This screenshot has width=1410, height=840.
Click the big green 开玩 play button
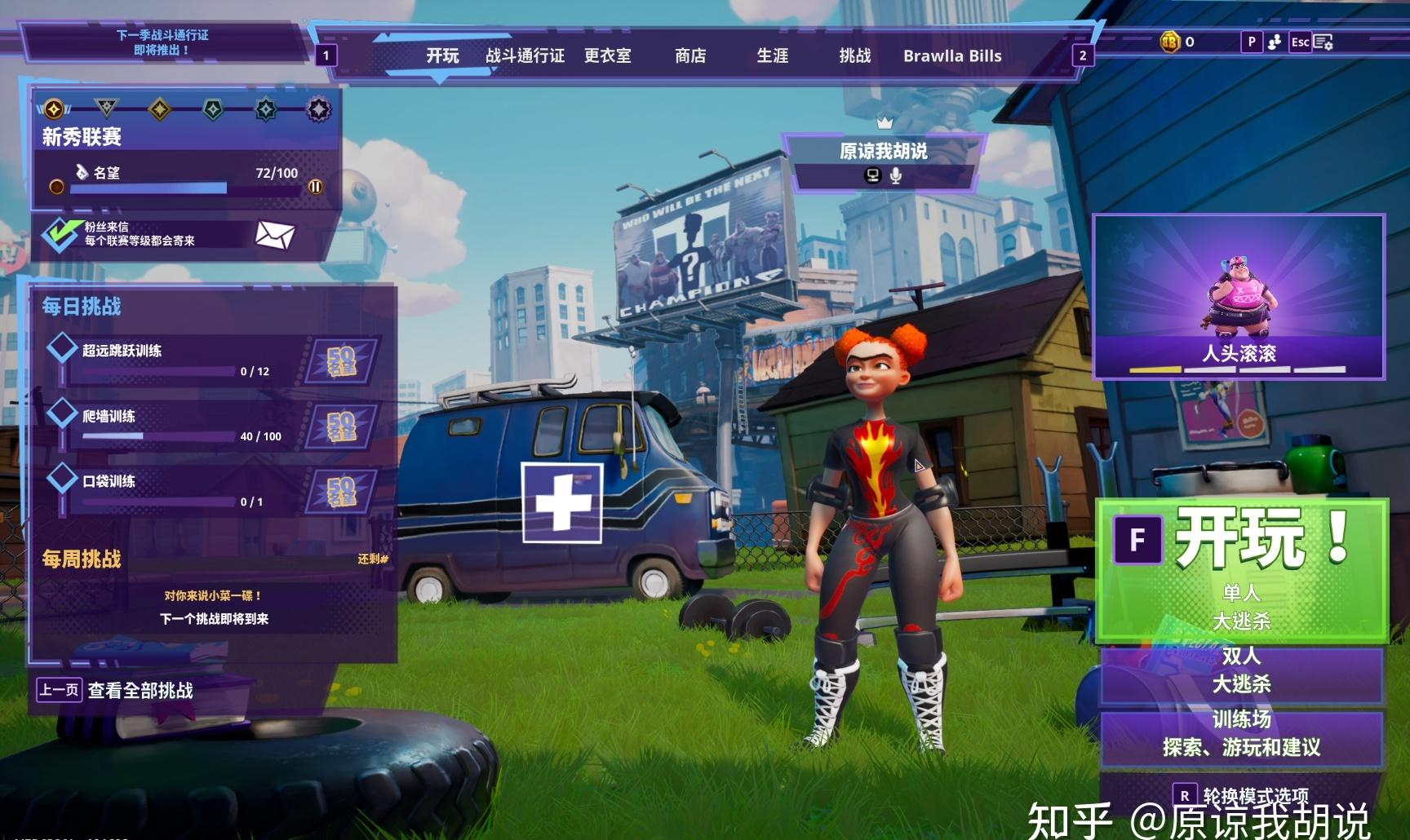(x=1240, y=568)
